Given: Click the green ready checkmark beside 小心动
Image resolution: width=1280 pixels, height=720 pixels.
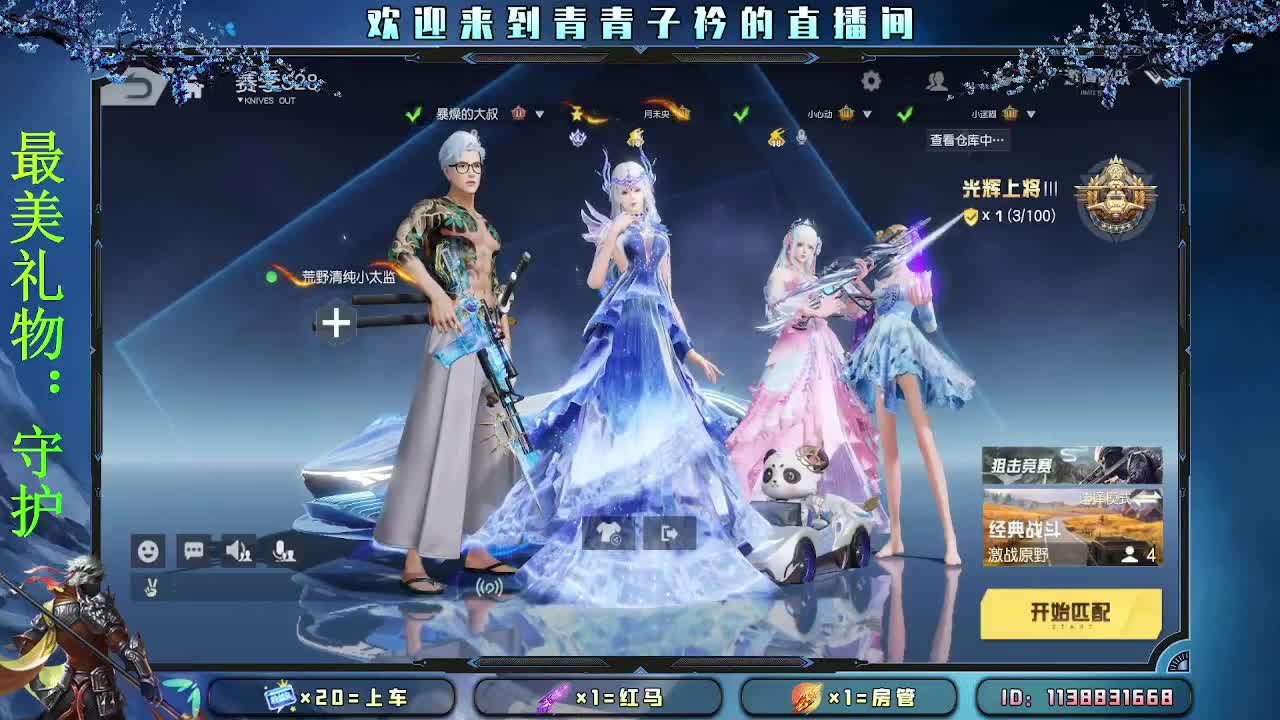Looking at the screenshot, I should (740, 113).
